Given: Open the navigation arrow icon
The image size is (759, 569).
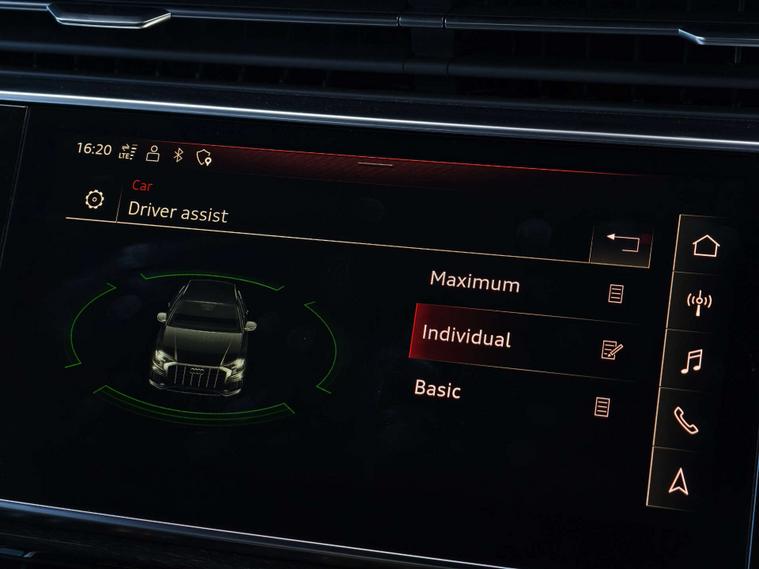Looking at the screenshot, I should [x=680, y=481].
